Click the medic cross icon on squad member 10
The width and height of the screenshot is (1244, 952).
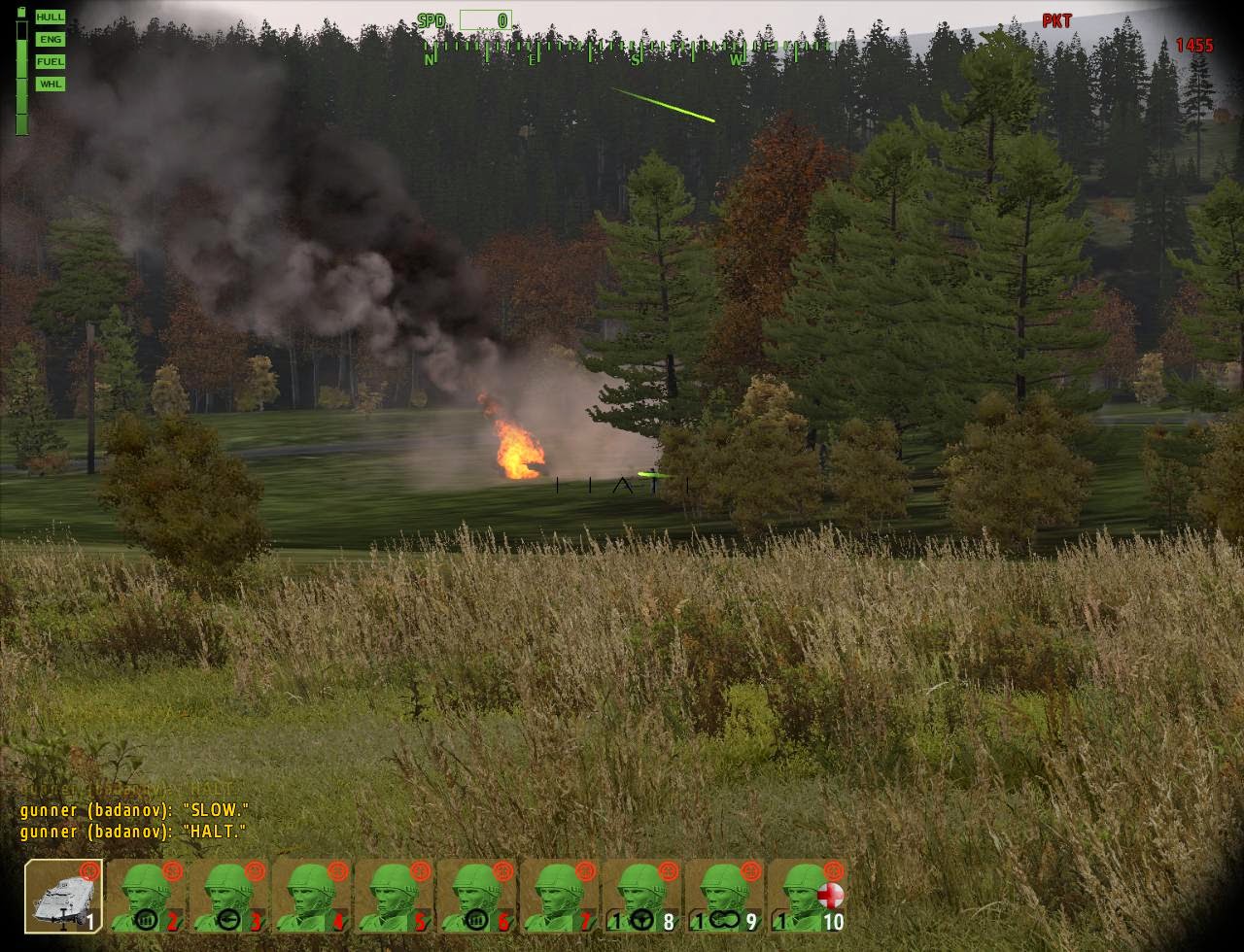point(831,897)
